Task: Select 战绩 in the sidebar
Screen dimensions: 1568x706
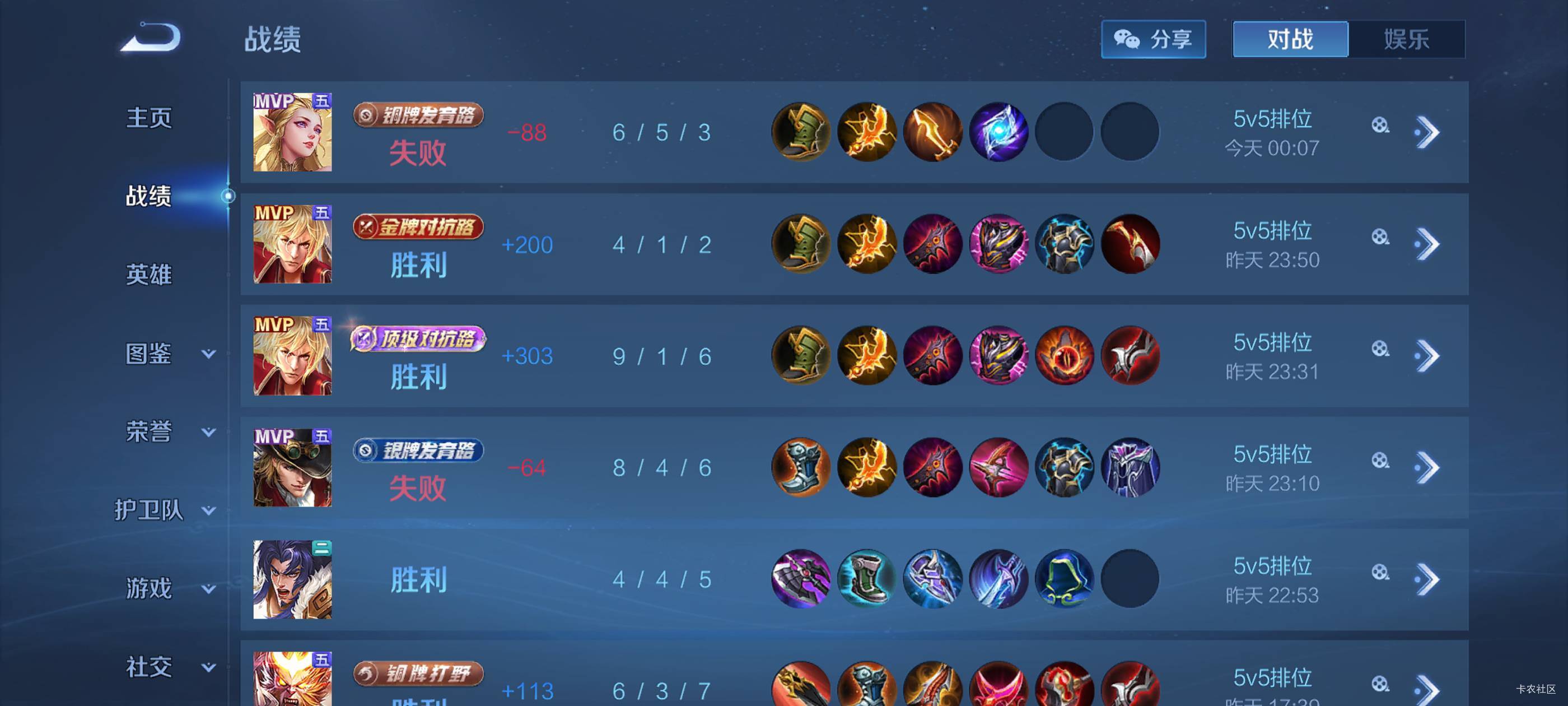Action: pyautogui.click(x=149, y=196)
